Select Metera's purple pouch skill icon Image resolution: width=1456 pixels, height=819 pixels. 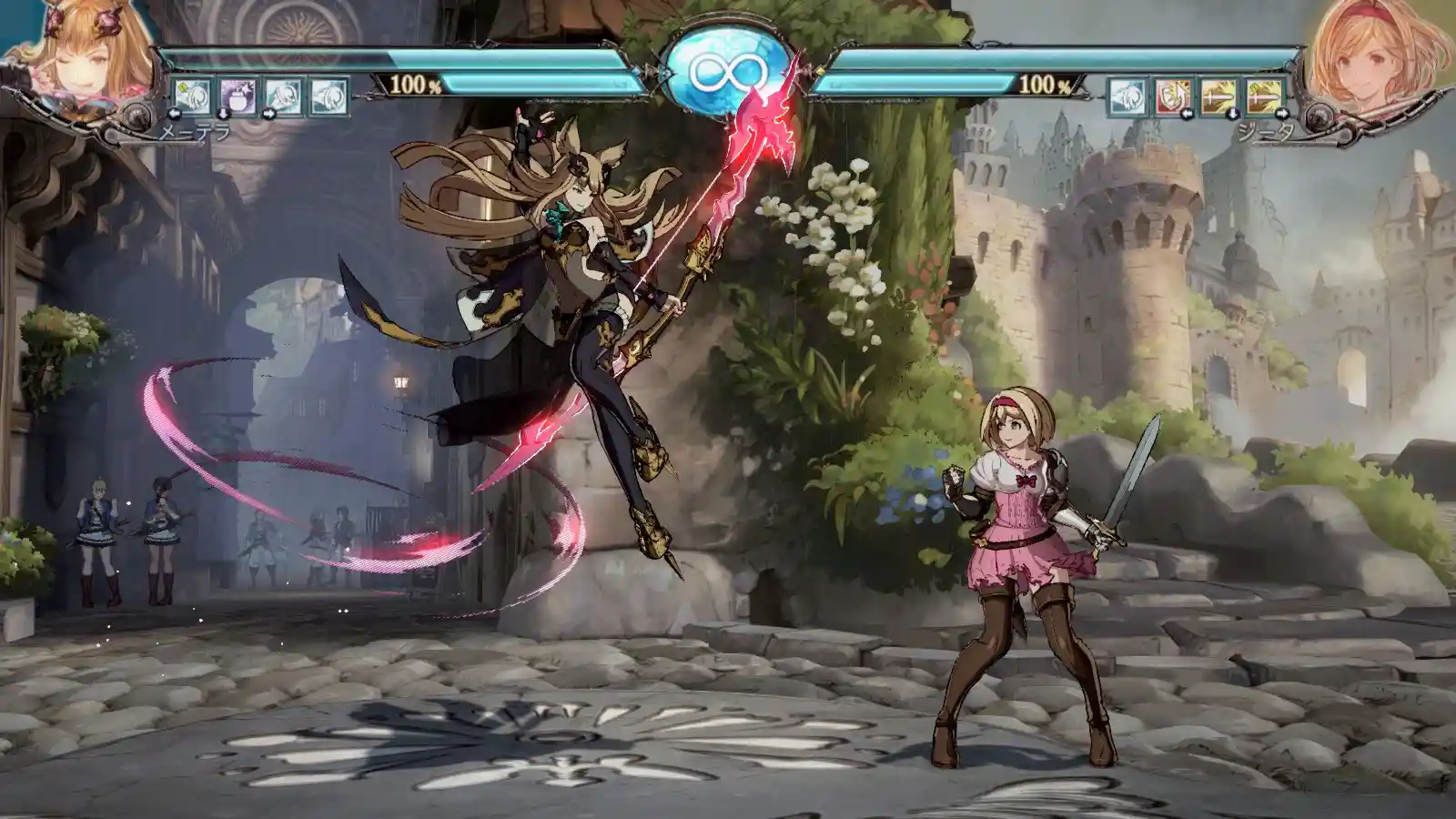237,96
